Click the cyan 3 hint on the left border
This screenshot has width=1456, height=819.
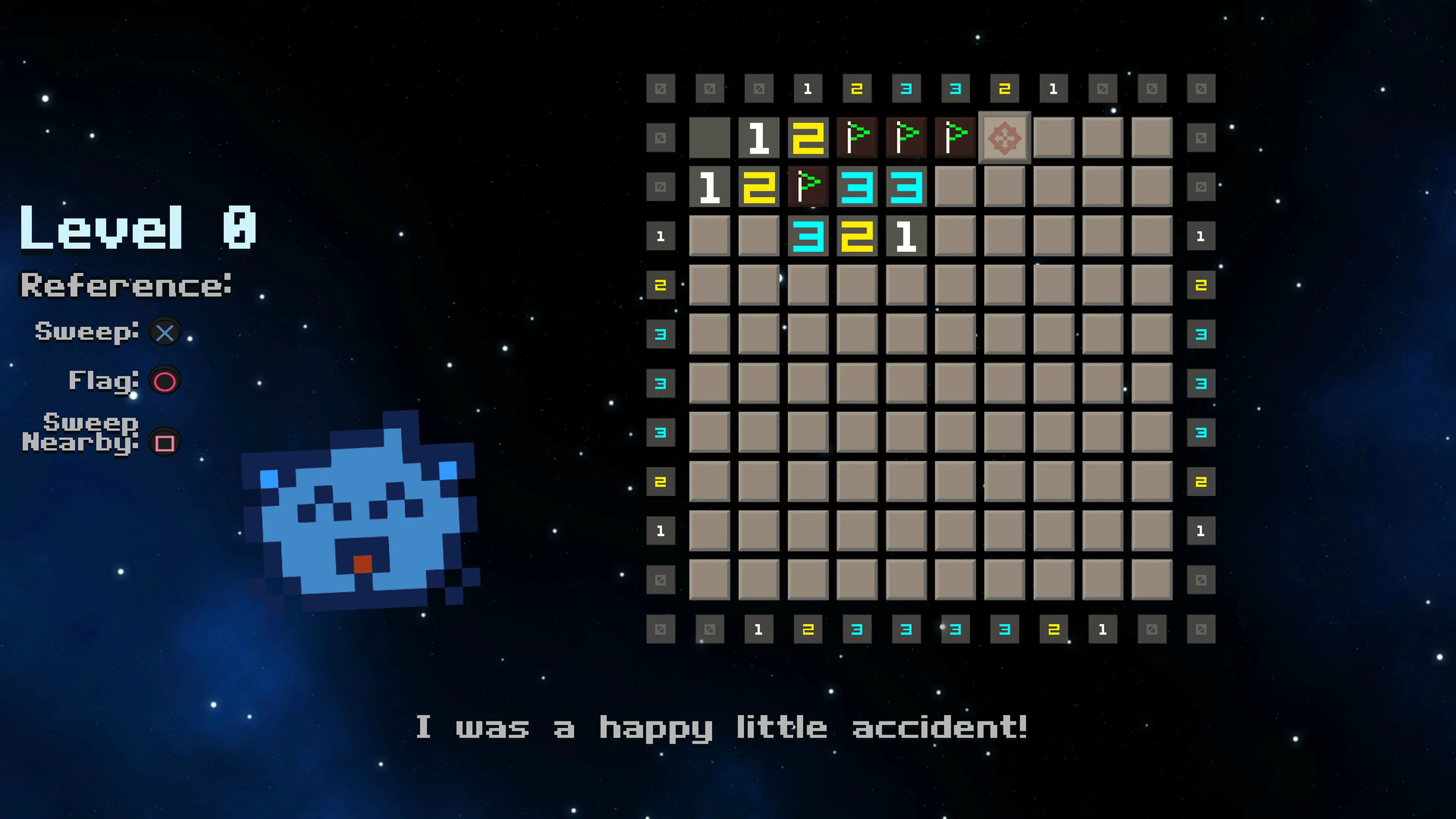coord(661,334)
